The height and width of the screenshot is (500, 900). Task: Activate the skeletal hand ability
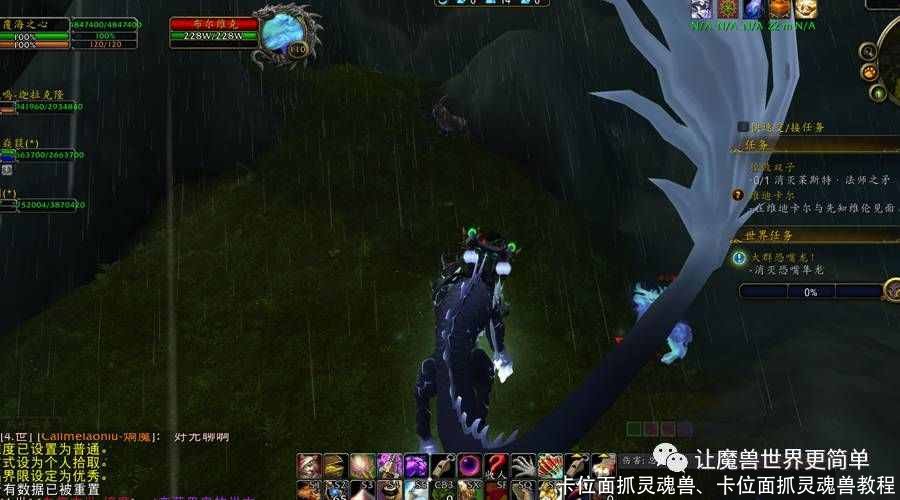pos(524,466)
